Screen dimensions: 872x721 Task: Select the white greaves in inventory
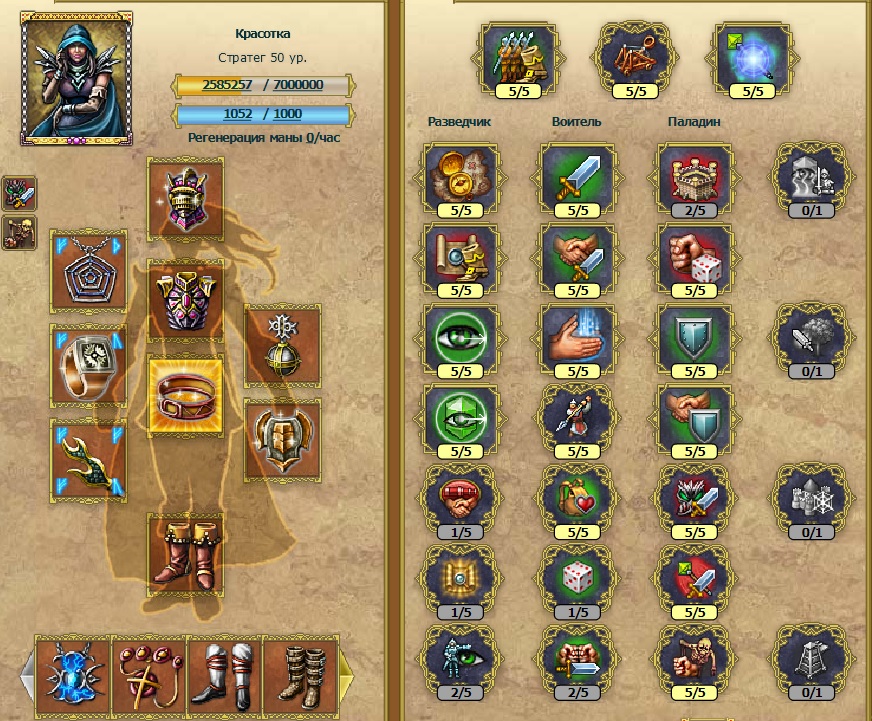[x=224, y=674]
